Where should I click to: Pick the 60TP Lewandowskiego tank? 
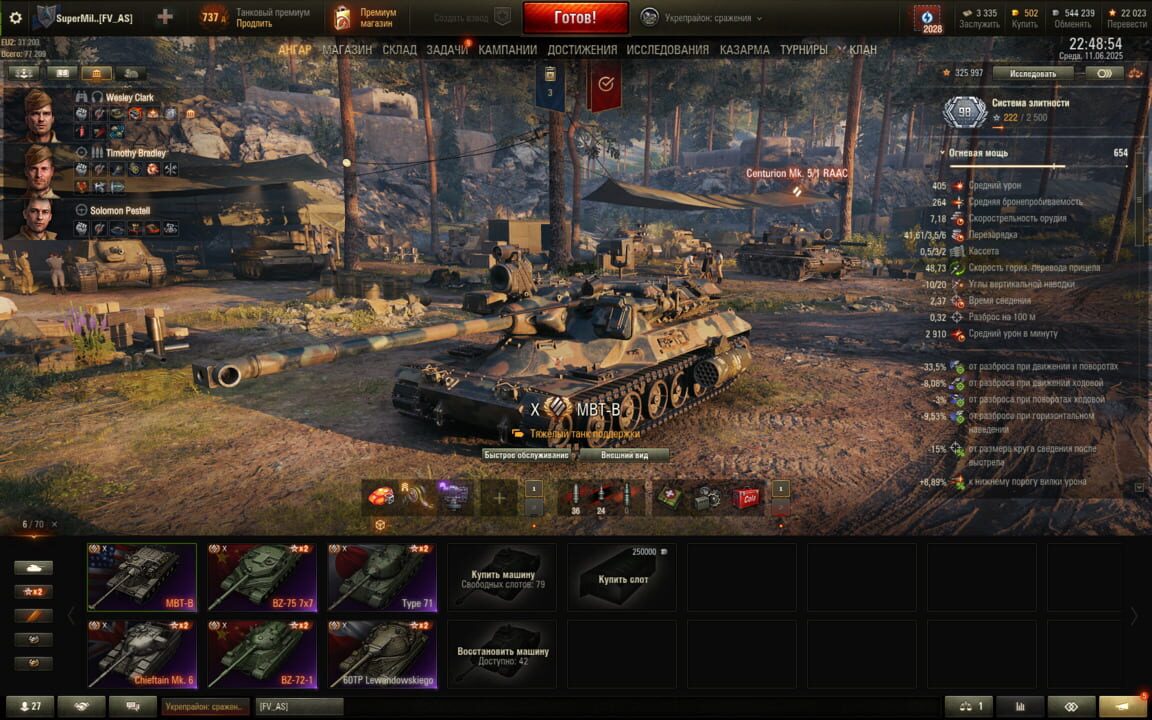point(382,653)
